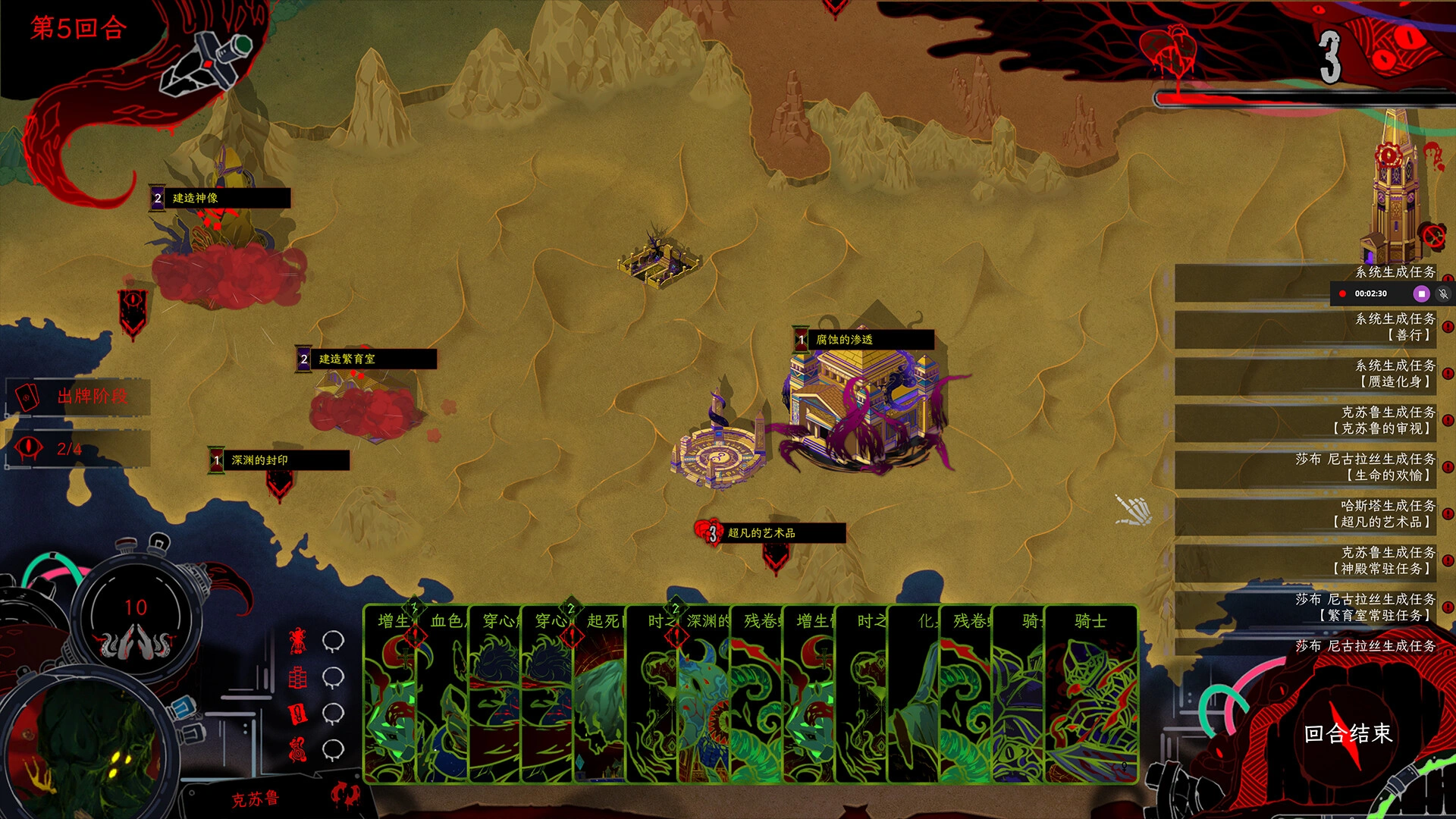Open the 【繁育室常驻任务】 task
The height and width of the screenshot is (819, 1456).
[1304, 607]
